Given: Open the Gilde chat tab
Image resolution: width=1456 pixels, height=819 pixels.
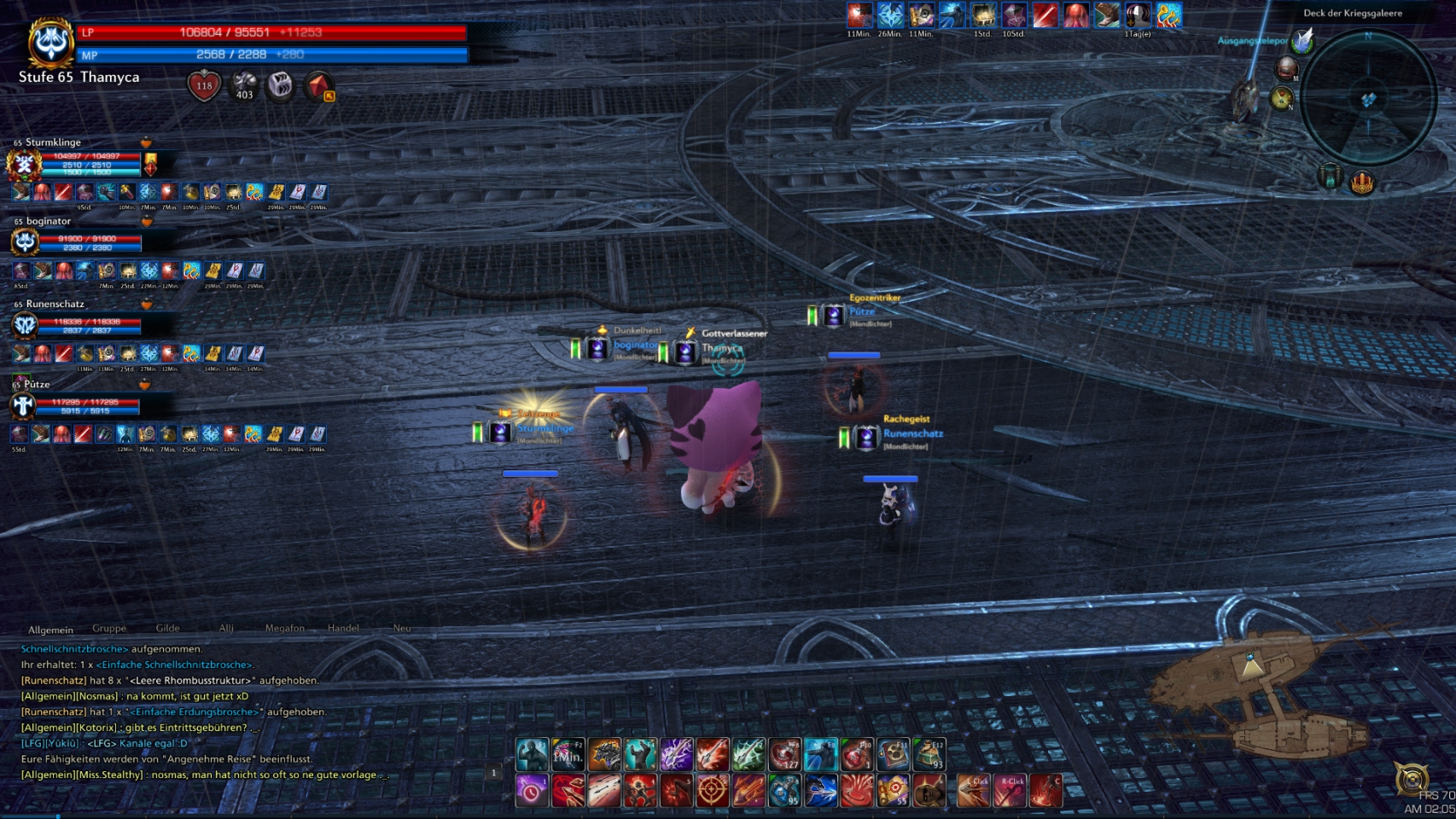Looking at the screenshot, I should (x=167, y=629).
